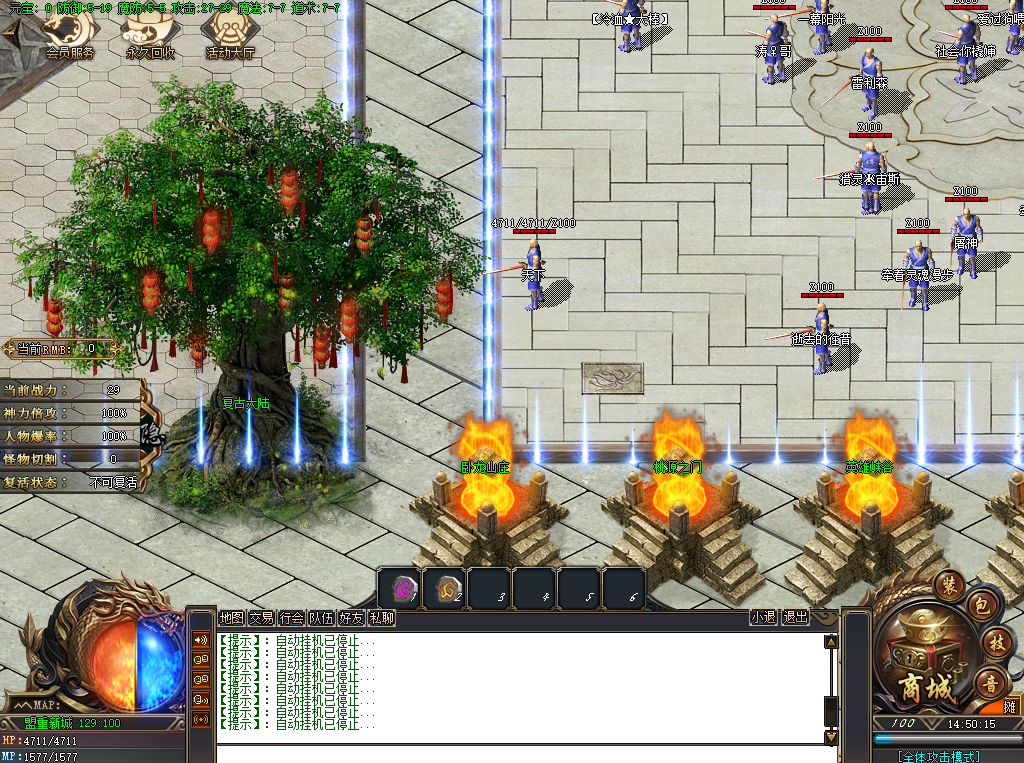Use the purple skill in hotbar slot 1
The image size is (1024, 763).
point(404,587)
